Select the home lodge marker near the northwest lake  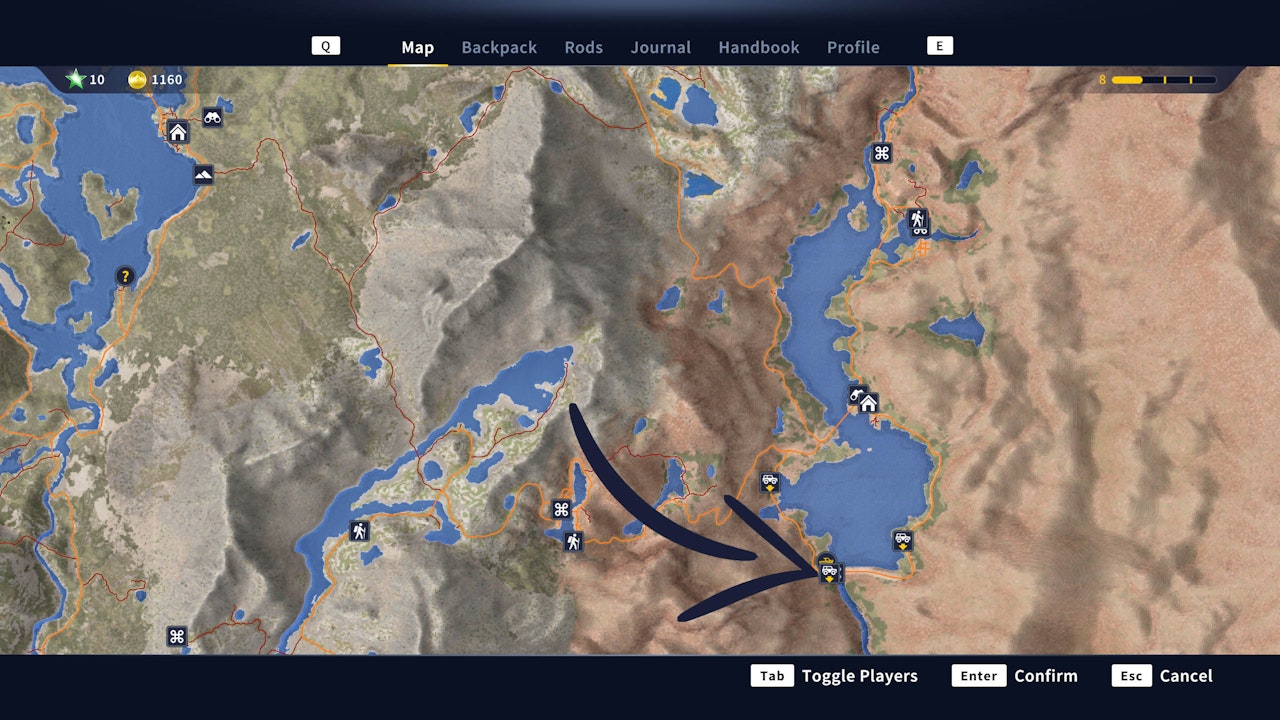(x=177, y=130)
